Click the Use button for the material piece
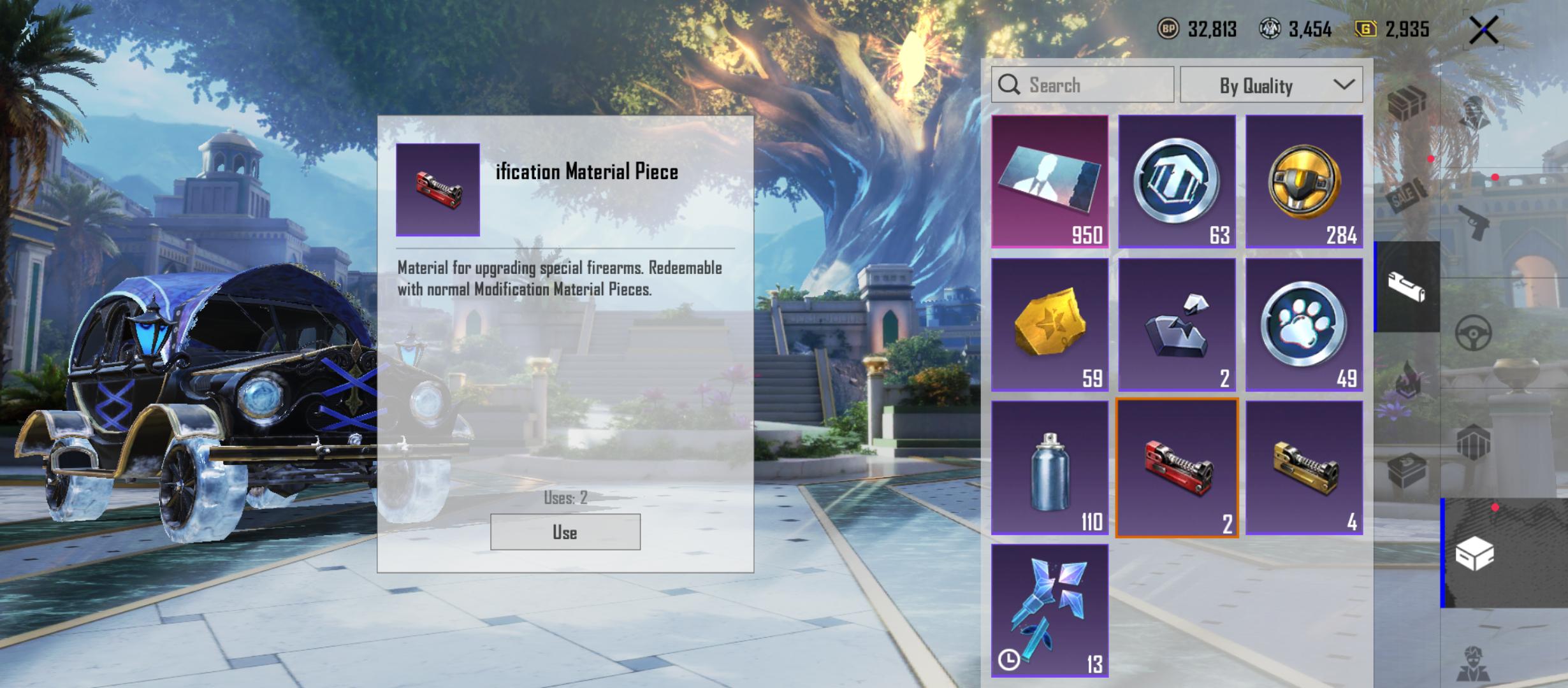Screen dimensions: 1568x688 click(565, 532)
